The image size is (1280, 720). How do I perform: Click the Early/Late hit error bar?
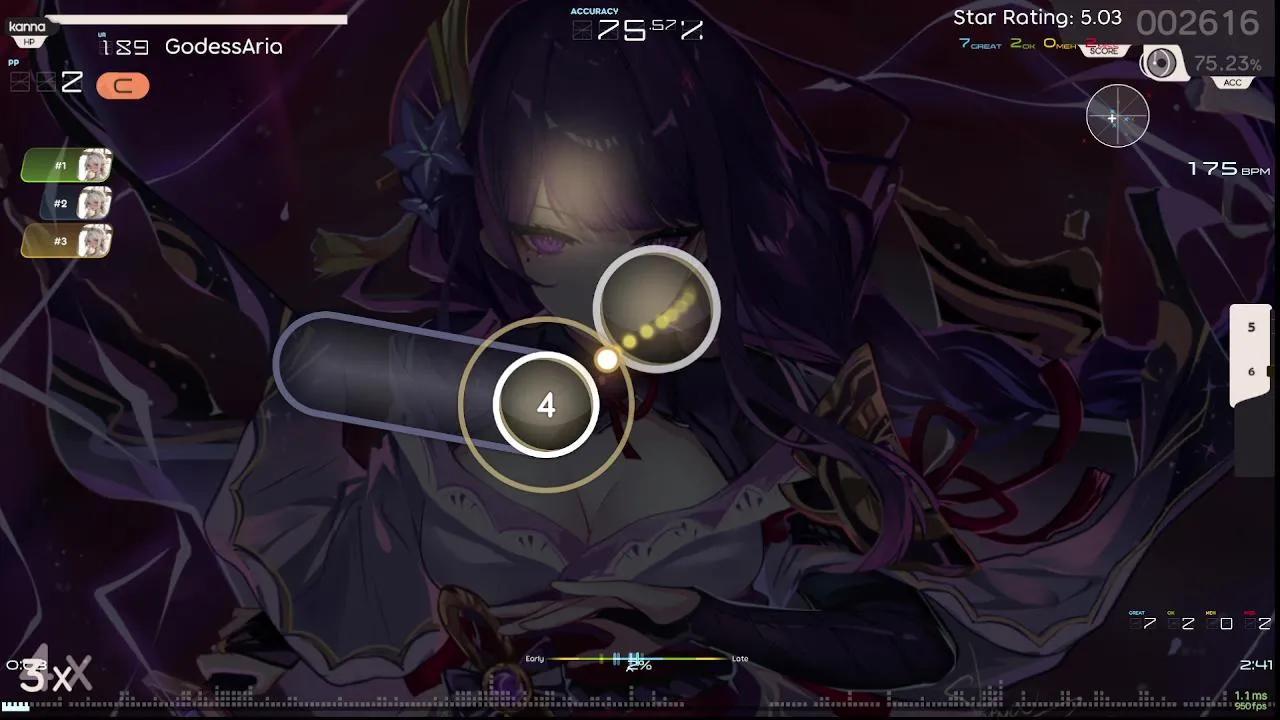(x=635, y=659)
